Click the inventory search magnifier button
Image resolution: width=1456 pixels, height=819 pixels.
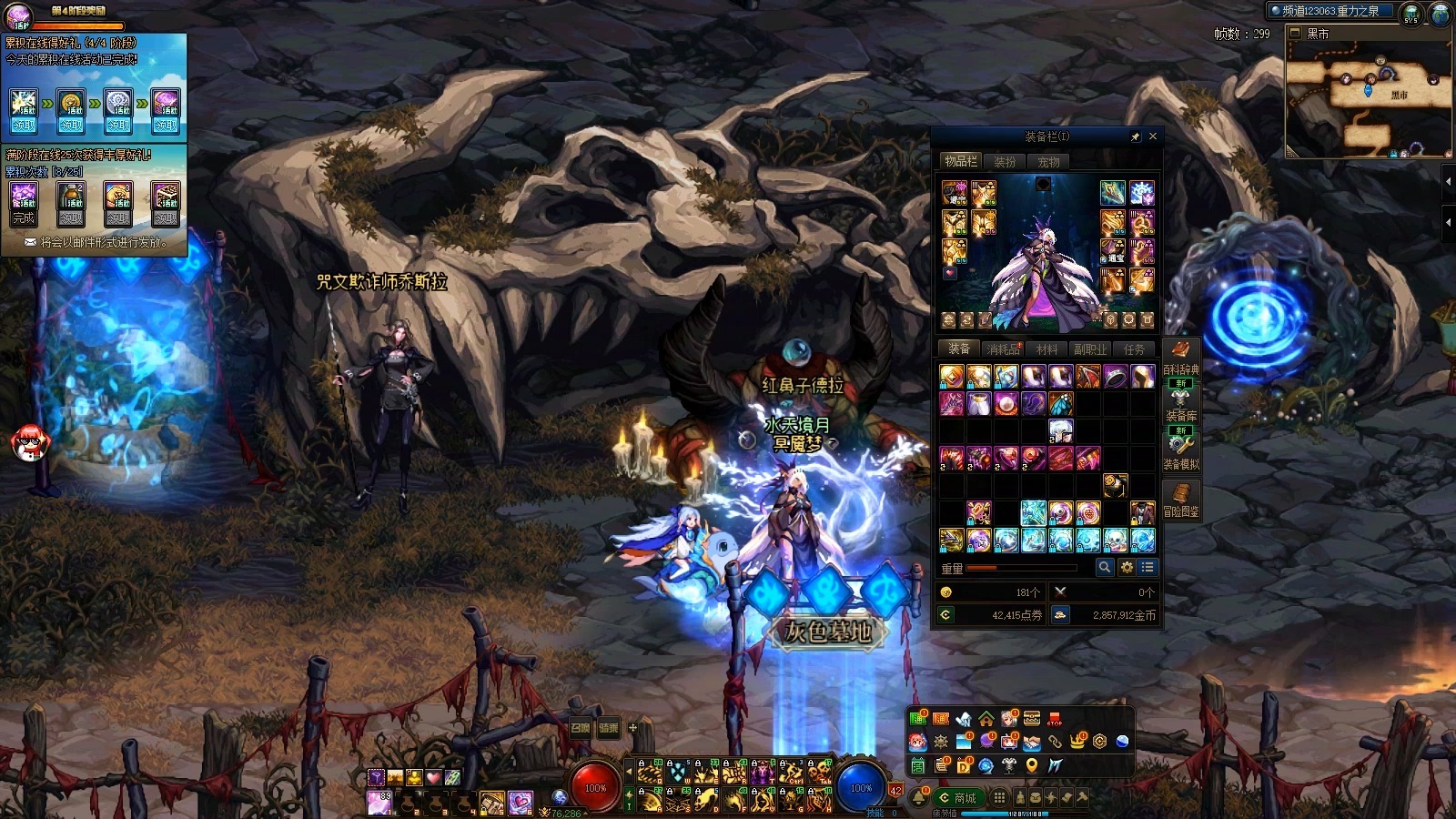tap(1105, 567)
